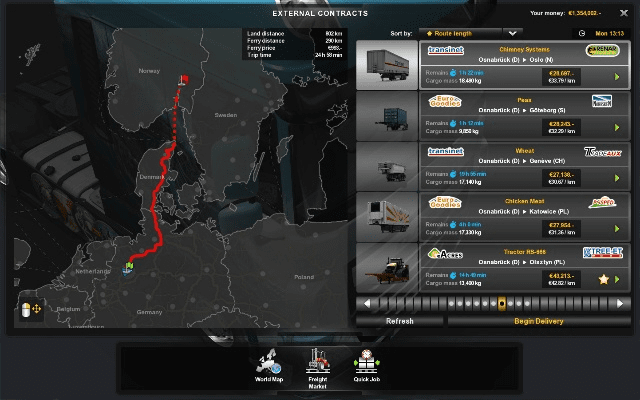Select the Wheat contract to Geneve
This screenshot has height=400, width=640.
[x=490, y=166]
